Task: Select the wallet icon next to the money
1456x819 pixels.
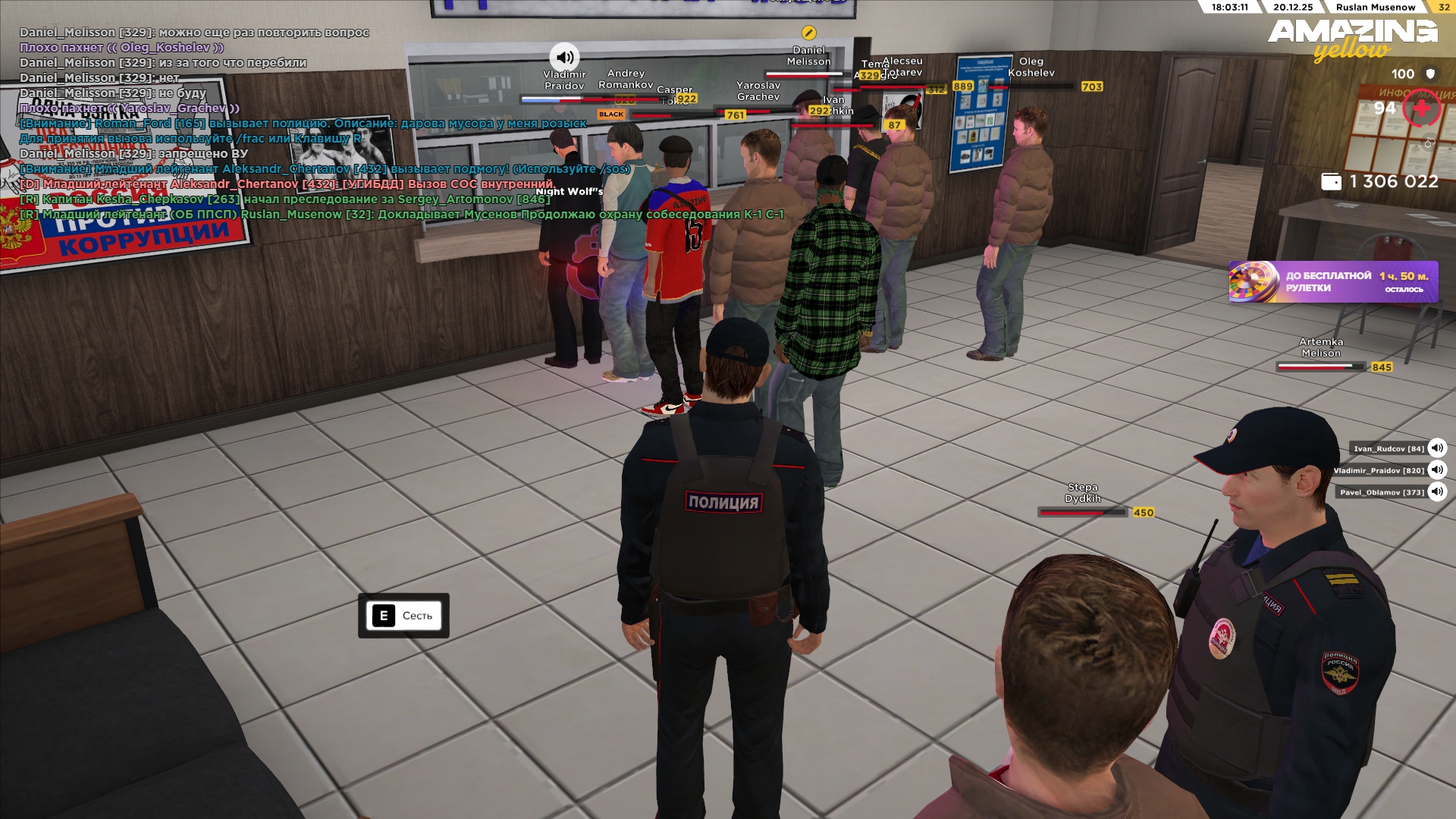Action: coord(1331,182)
